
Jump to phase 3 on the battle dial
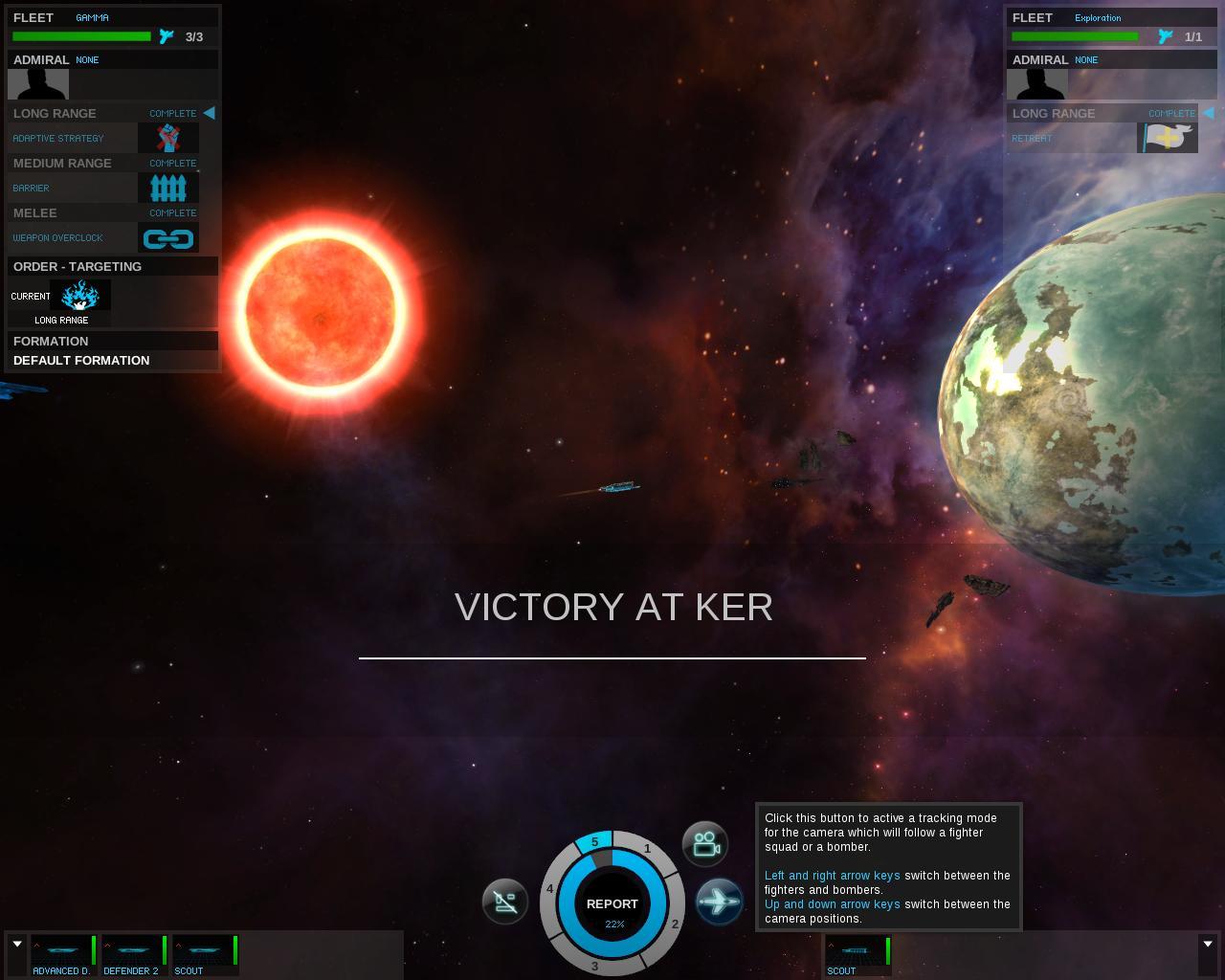(594, 966)
